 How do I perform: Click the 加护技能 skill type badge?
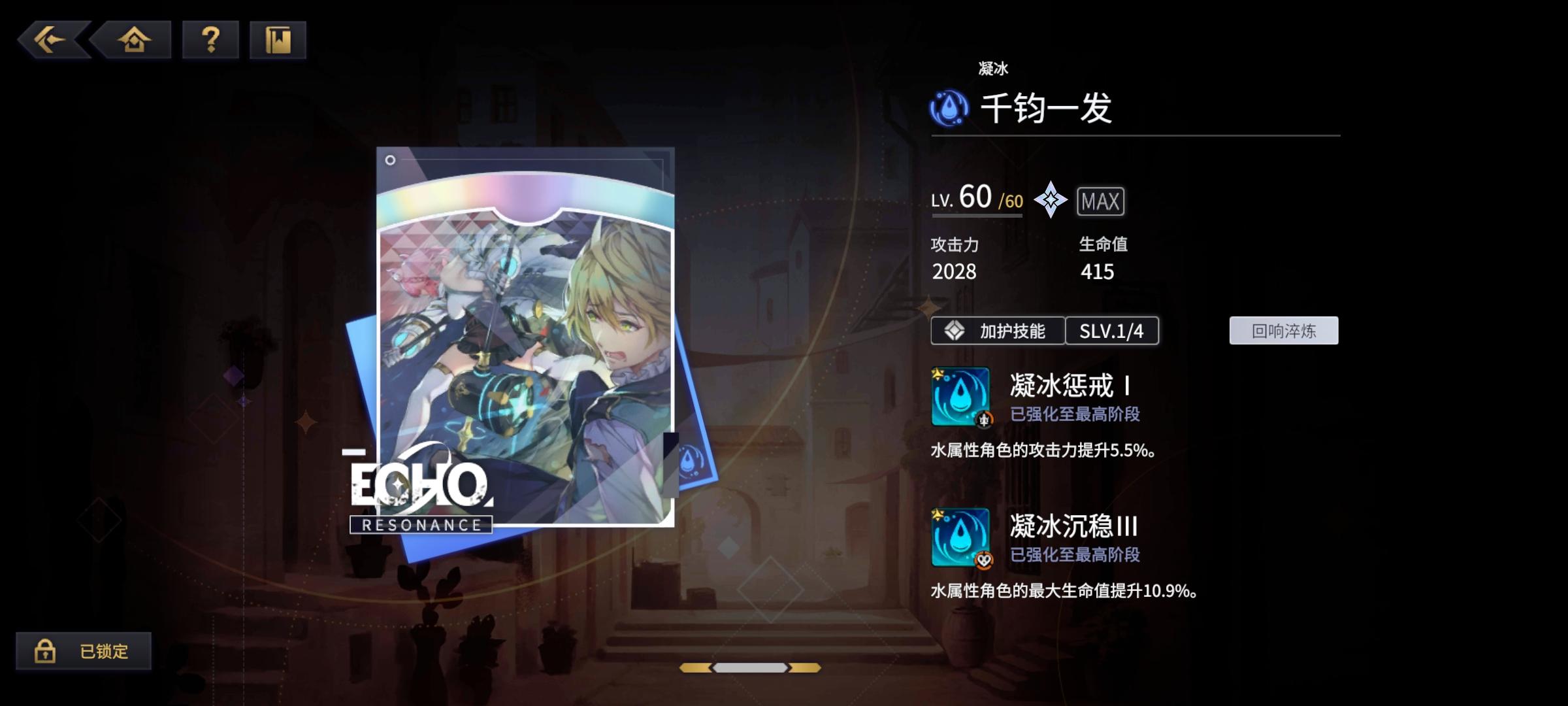pyautogui.click(x=998, y=331)
